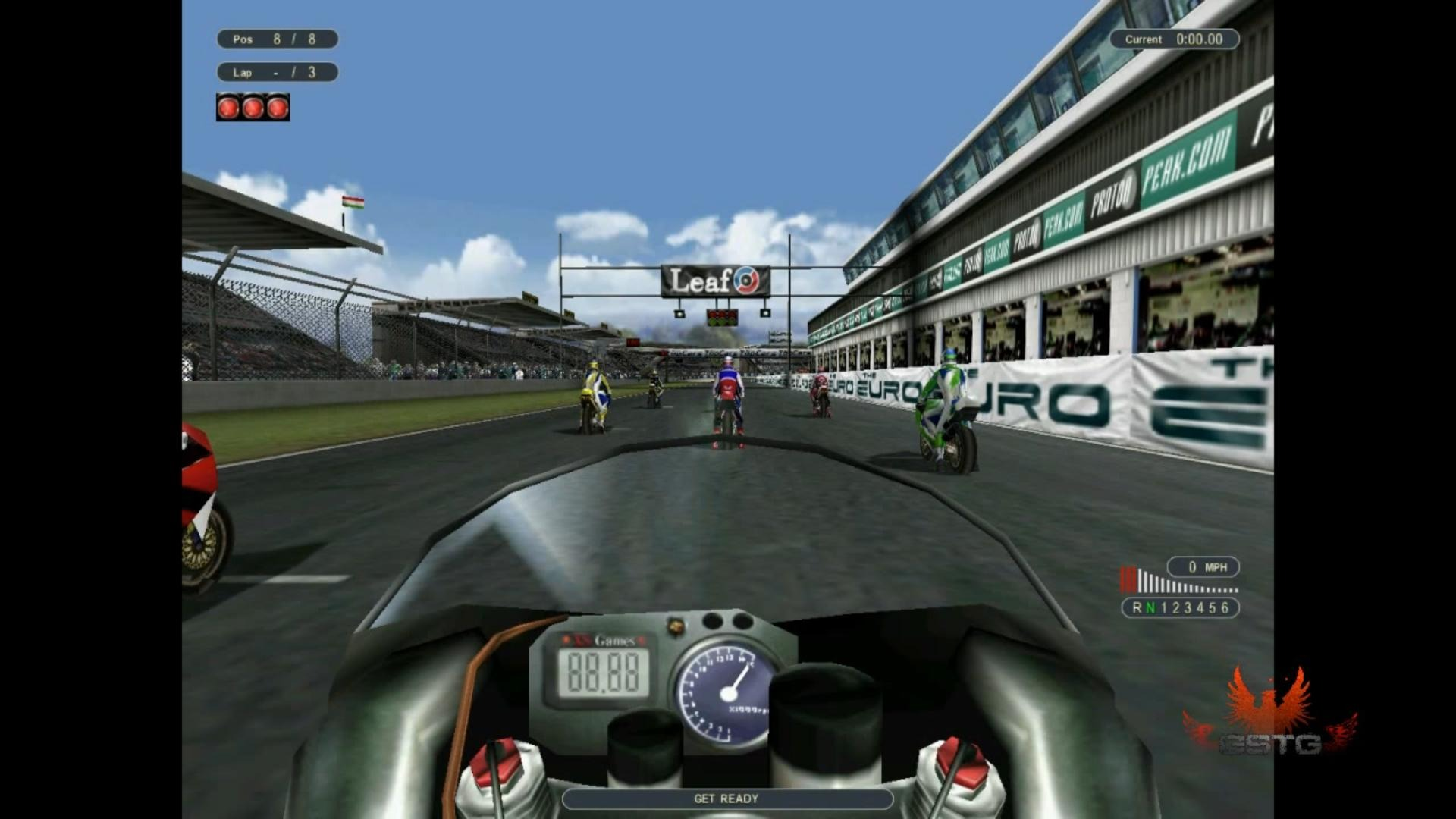Select gear 1 in the gear indicator

click(x=1166, y=607)
